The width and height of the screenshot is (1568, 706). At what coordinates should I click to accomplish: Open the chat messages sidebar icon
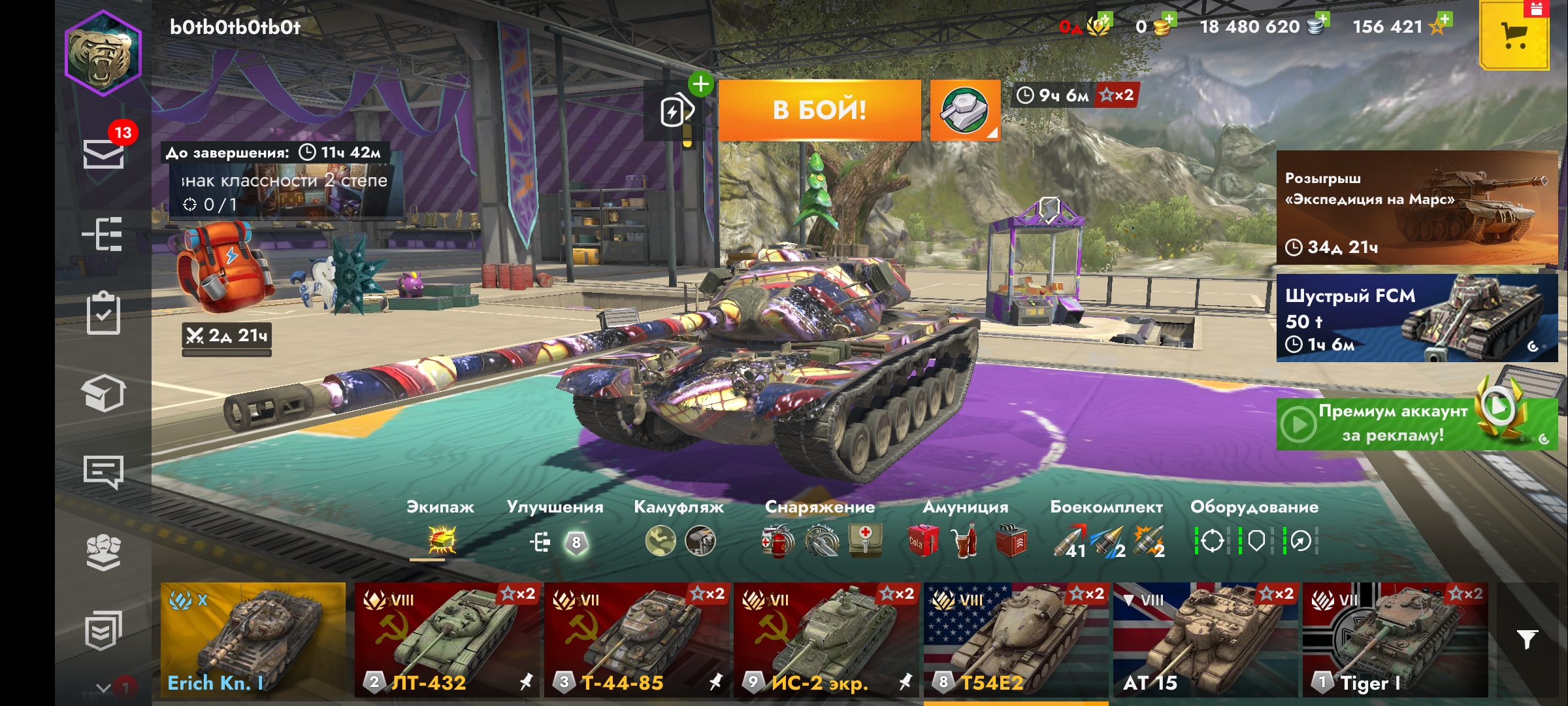[103, 471]
